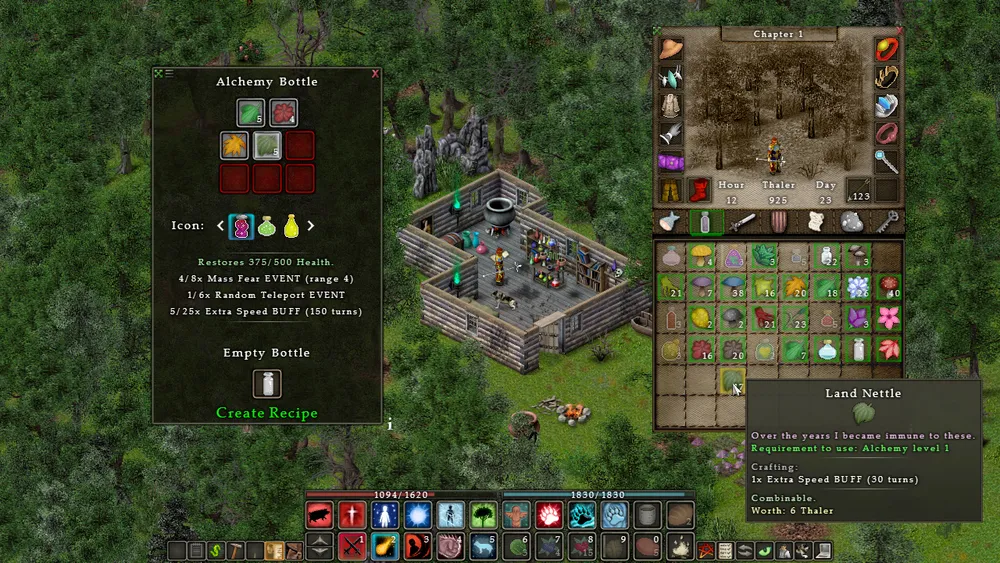
Task: Show the next potion icon choices
Action: 311,226
